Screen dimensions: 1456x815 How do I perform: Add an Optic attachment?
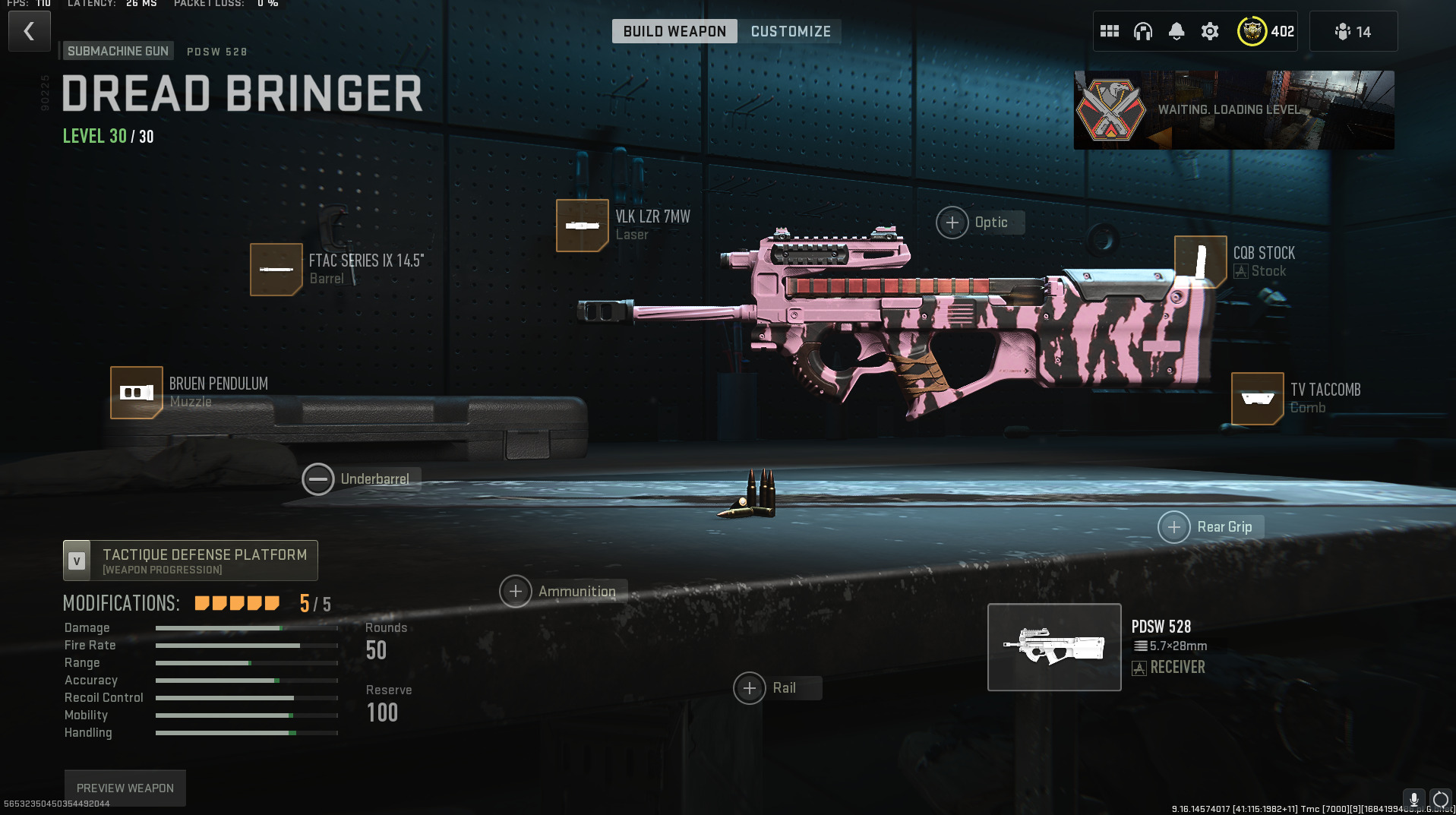(952, 223)
